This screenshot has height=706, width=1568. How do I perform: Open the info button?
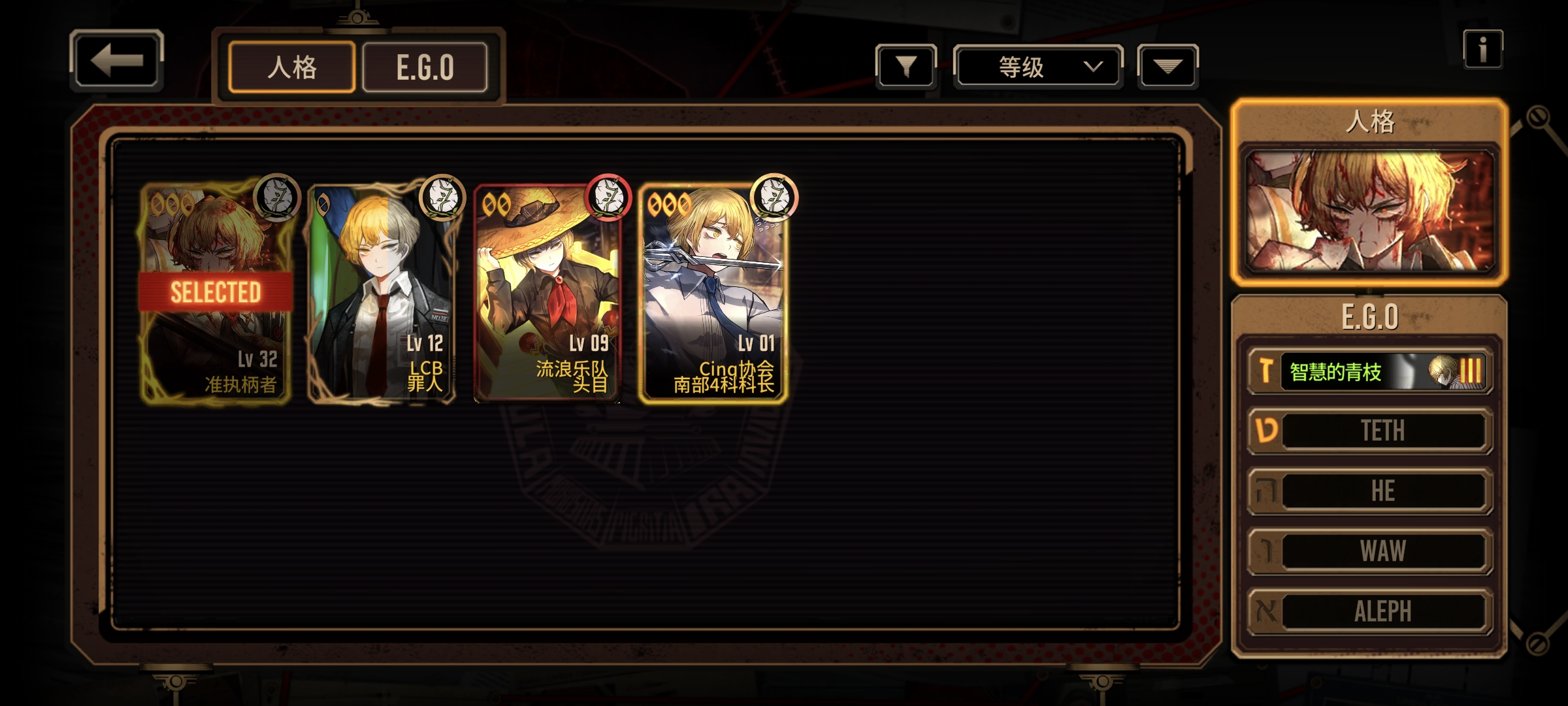tap(1482, 49)
